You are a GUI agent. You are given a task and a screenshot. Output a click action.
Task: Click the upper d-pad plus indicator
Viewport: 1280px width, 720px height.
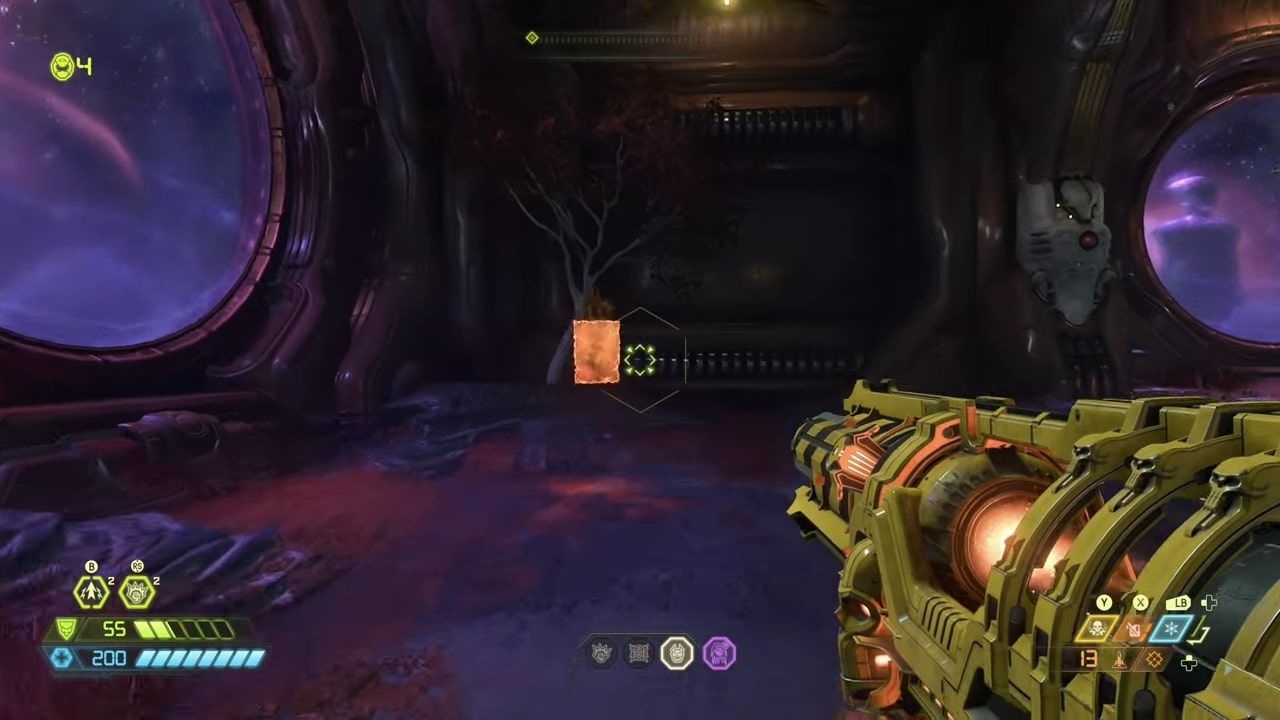[1210, 603]
